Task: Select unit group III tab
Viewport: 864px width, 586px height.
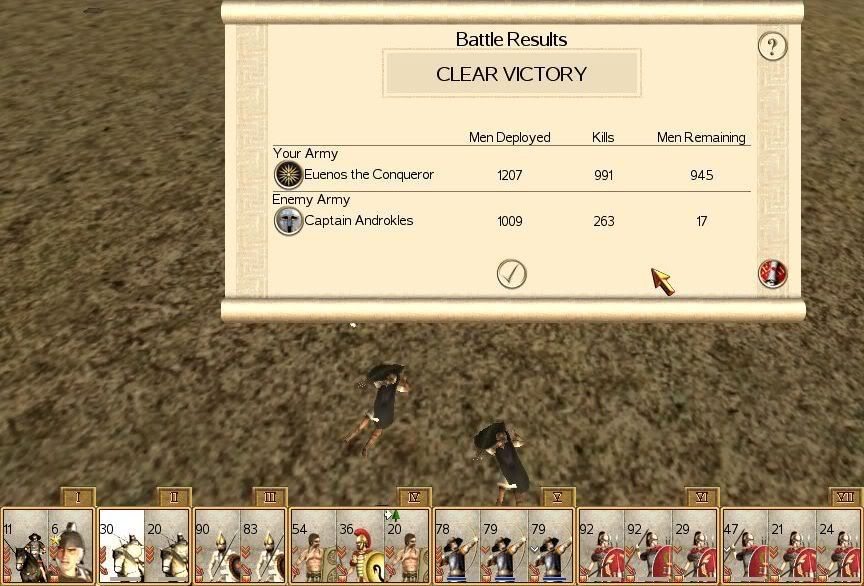Action: tap(270, 497)
